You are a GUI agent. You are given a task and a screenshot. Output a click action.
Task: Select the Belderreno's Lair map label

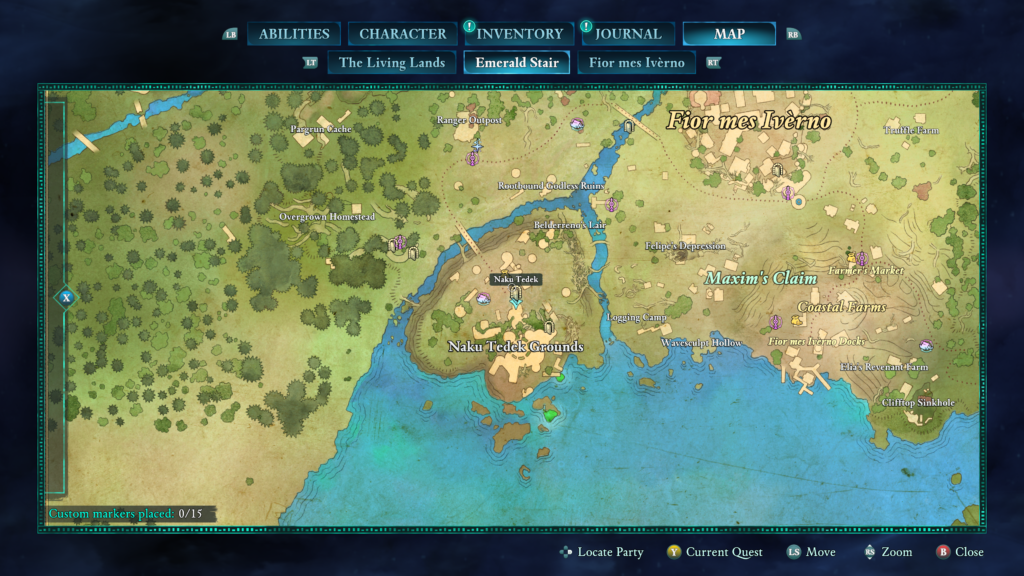click(x=570, y=225)
